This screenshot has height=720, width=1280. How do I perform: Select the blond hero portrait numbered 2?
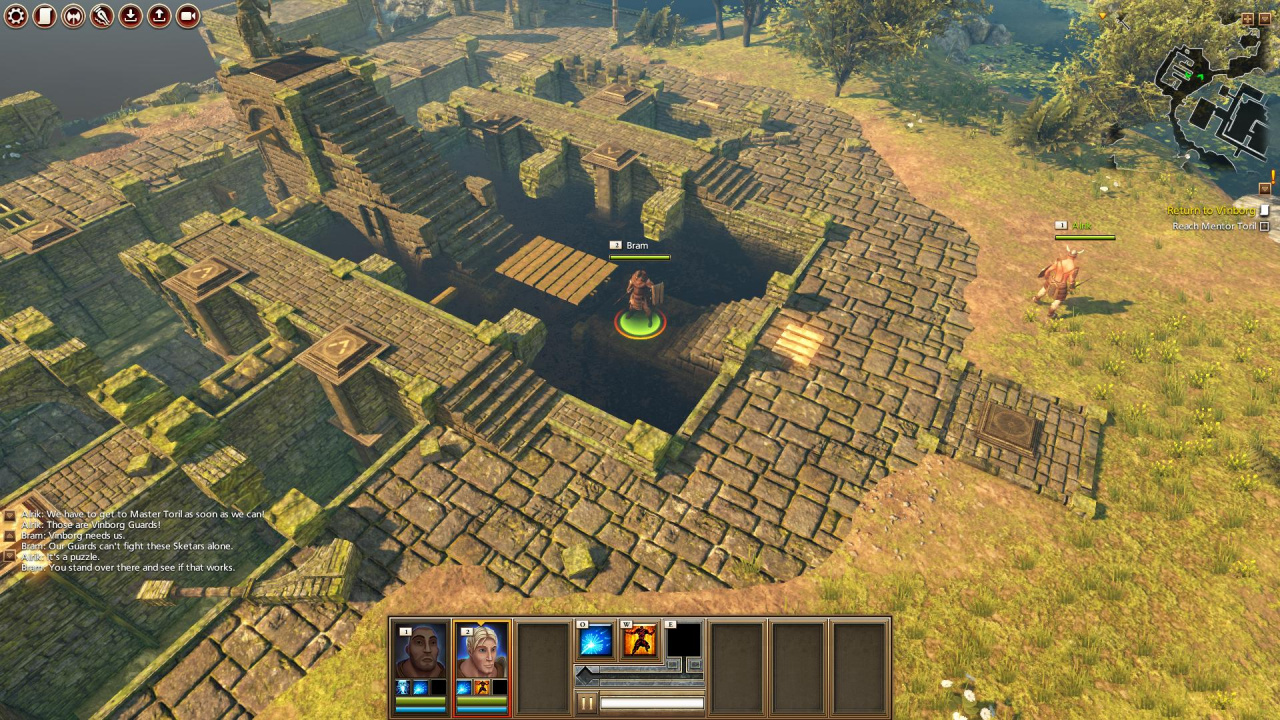coord(481,652)
